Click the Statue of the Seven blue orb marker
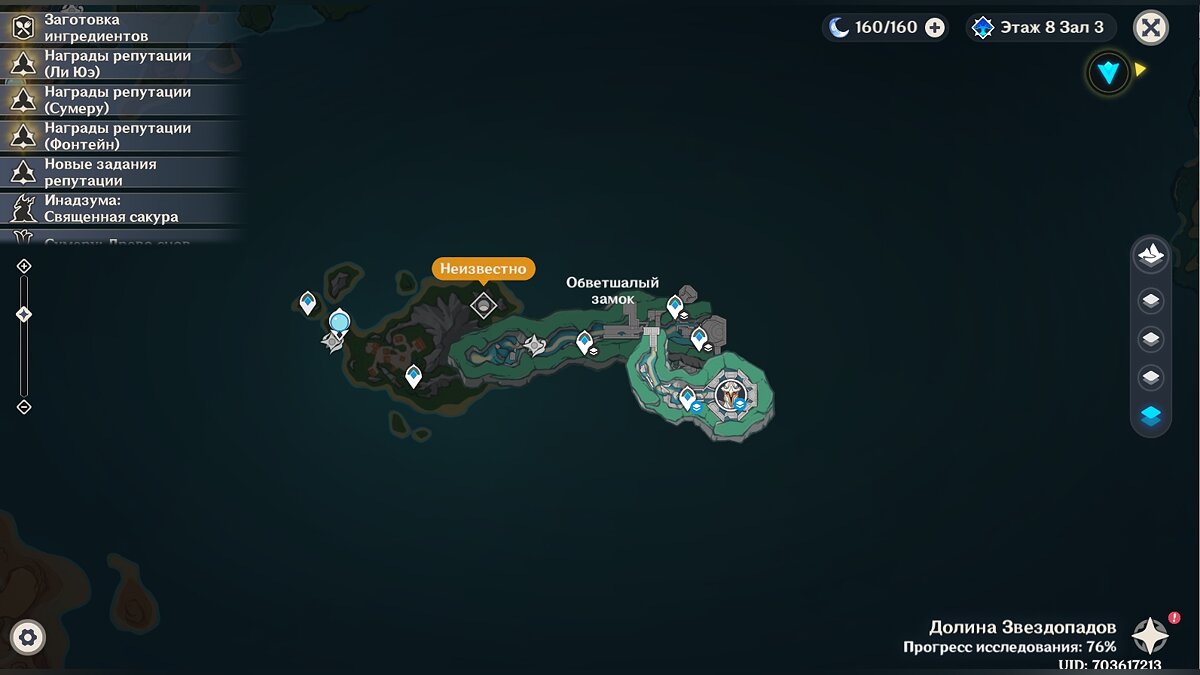Viewport: 1200px width, 675px height. point(340,322)
